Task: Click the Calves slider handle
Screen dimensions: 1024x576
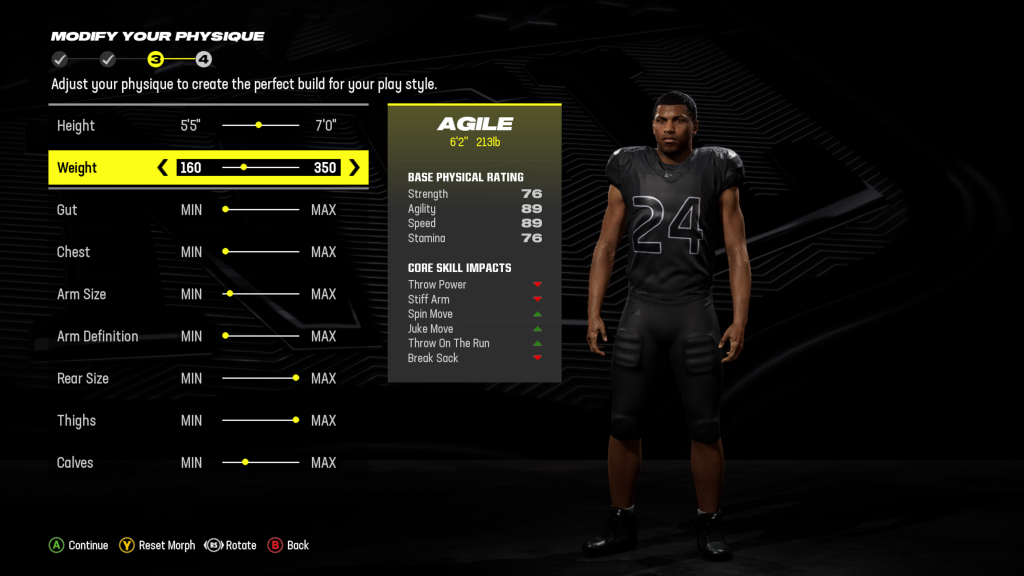Action: (x=245, y=462)
